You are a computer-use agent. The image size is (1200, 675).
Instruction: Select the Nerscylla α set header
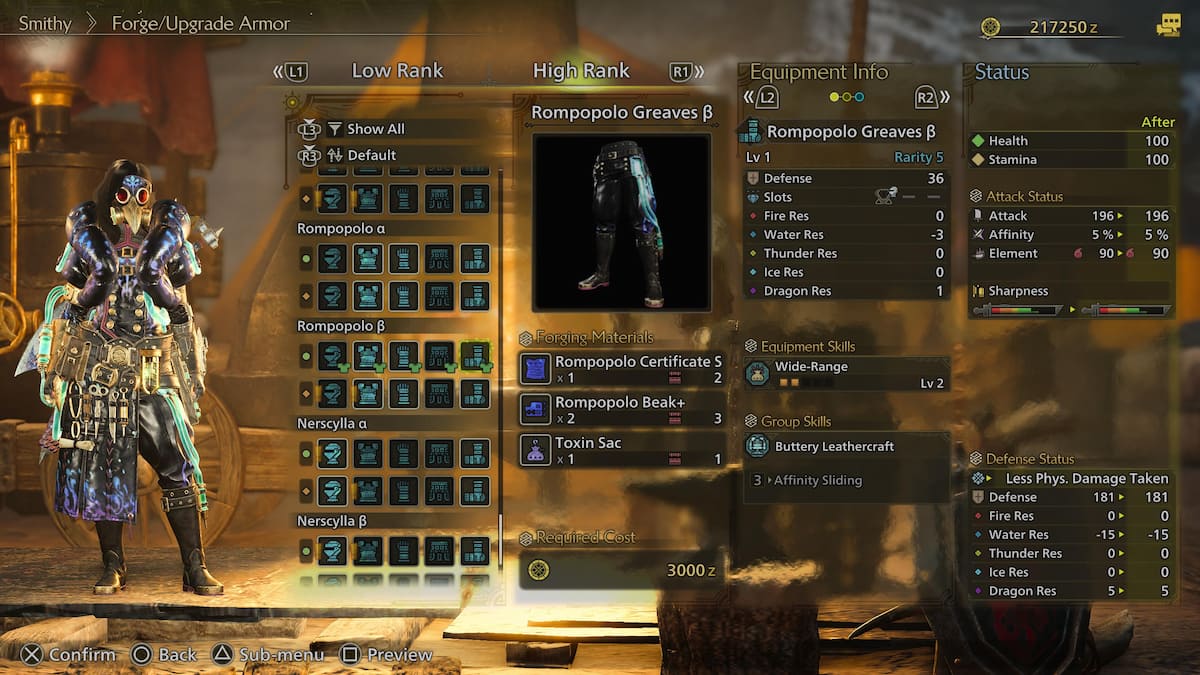click(340, 423)
